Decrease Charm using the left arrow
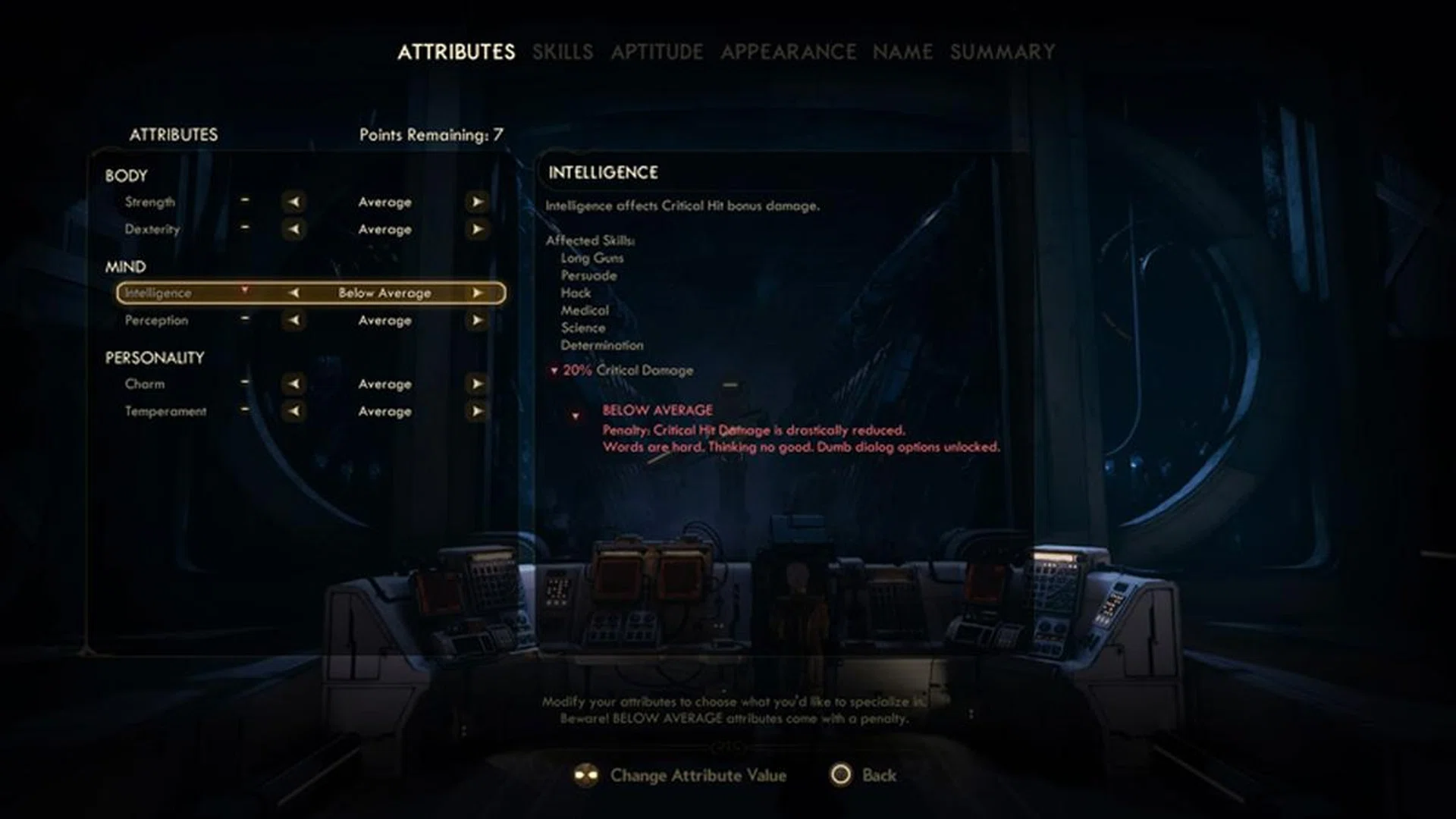 294,384
